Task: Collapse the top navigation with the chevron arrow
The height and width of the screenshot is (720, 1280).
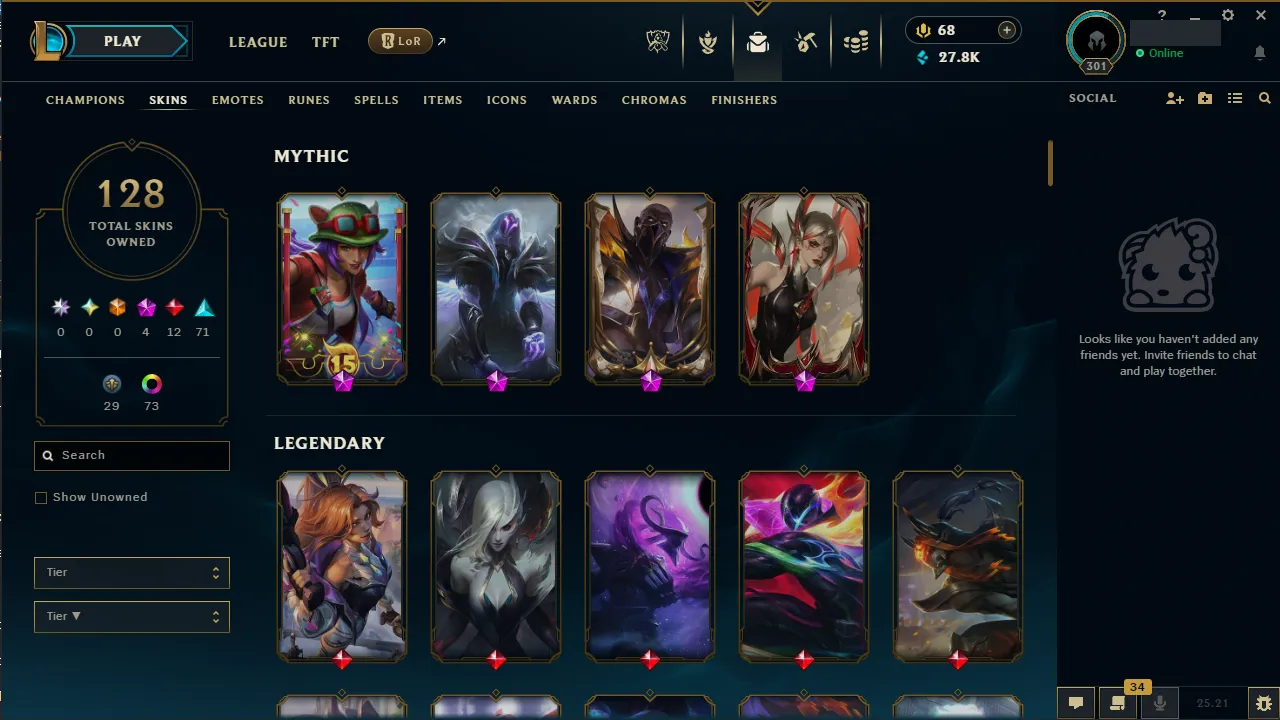Action: pyautogui.click(x=757, y=8)
